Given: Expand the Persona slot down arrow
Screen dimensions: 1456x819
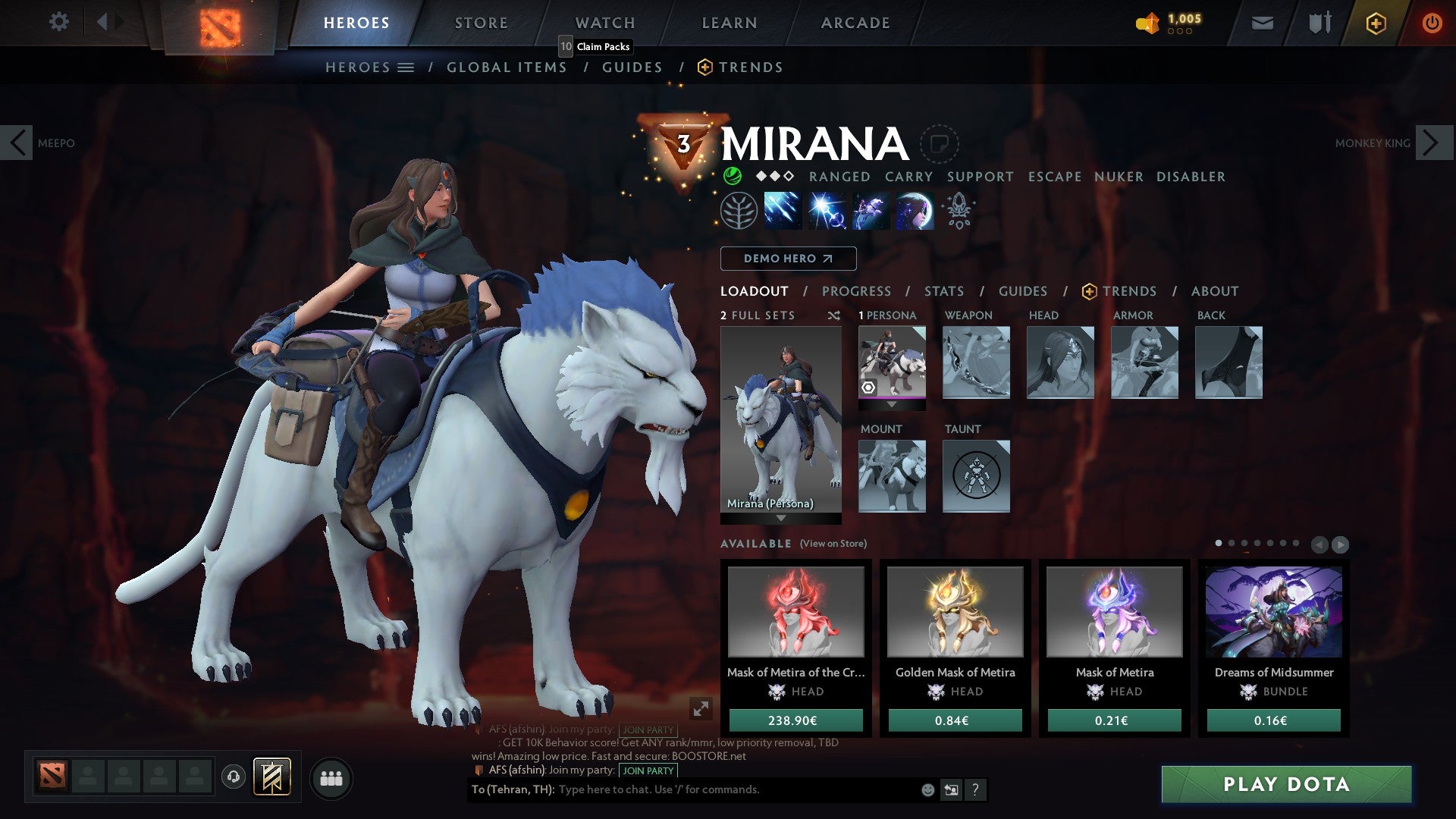Looking at the screenshot, I should [x=893, y=405].
